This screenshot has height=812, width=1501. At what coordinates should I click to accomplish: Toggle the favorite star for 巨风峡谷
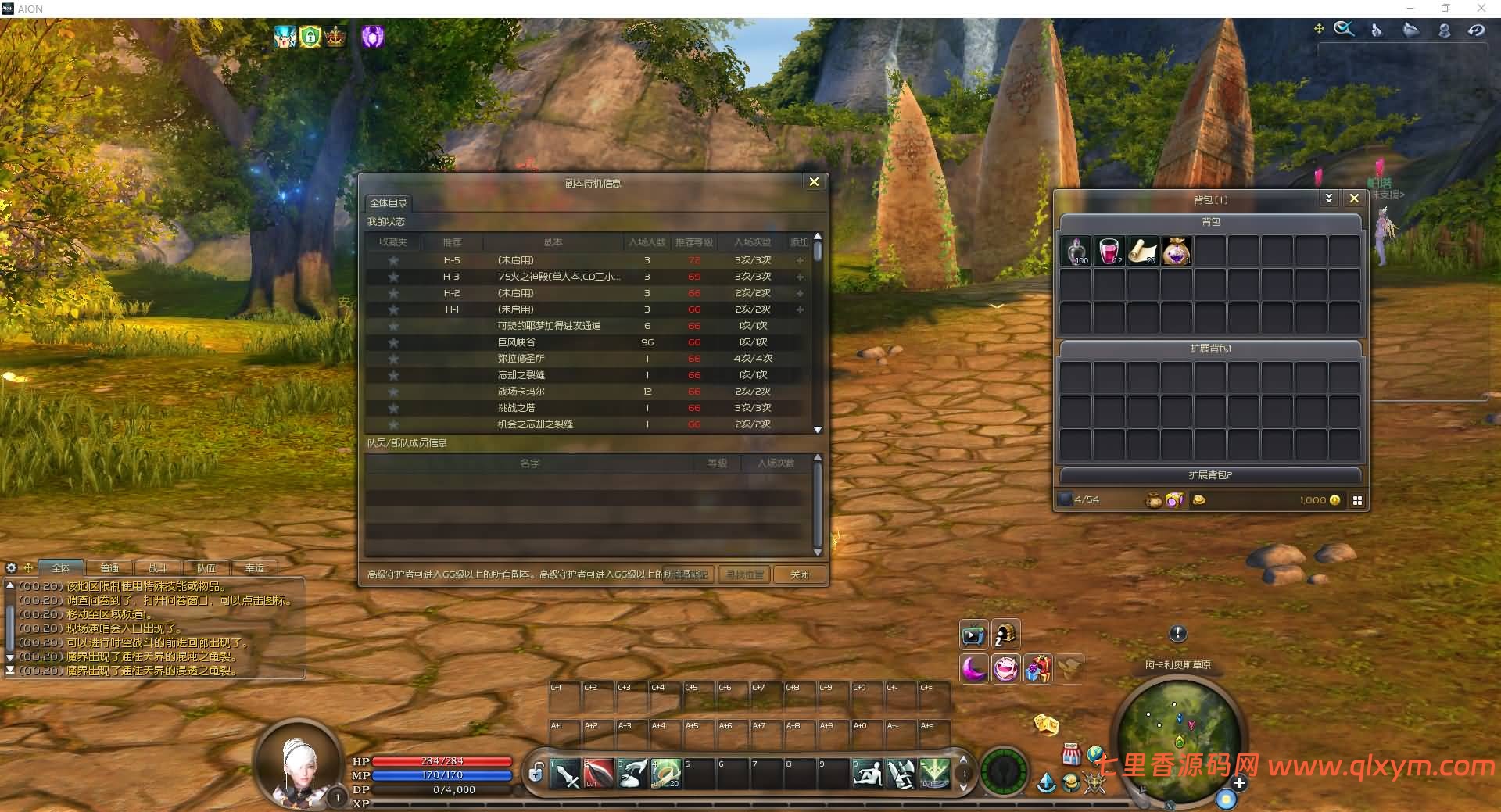point(392,342)
